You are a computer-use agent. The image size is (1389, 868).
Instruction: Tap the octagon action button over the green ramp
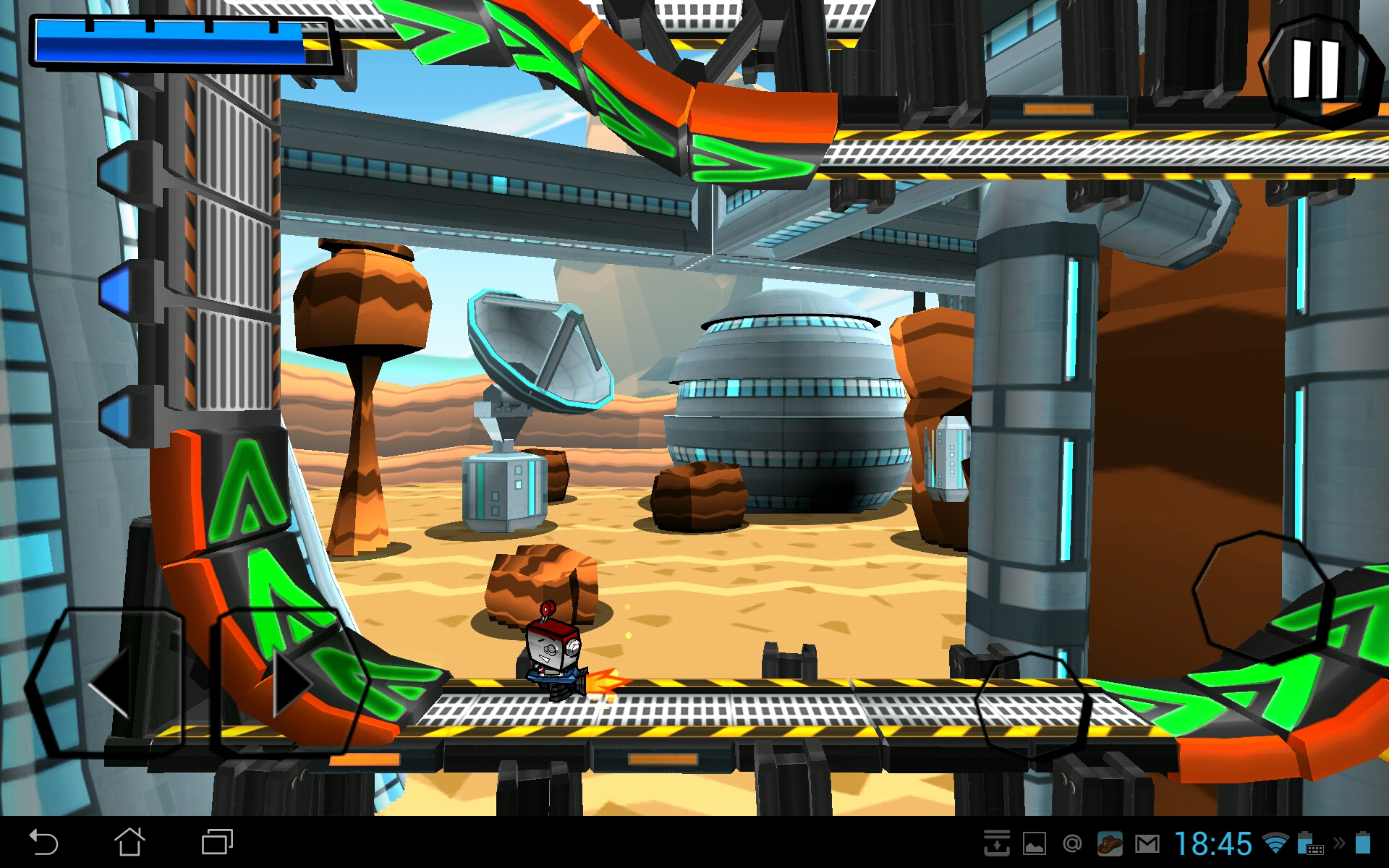1262,595
